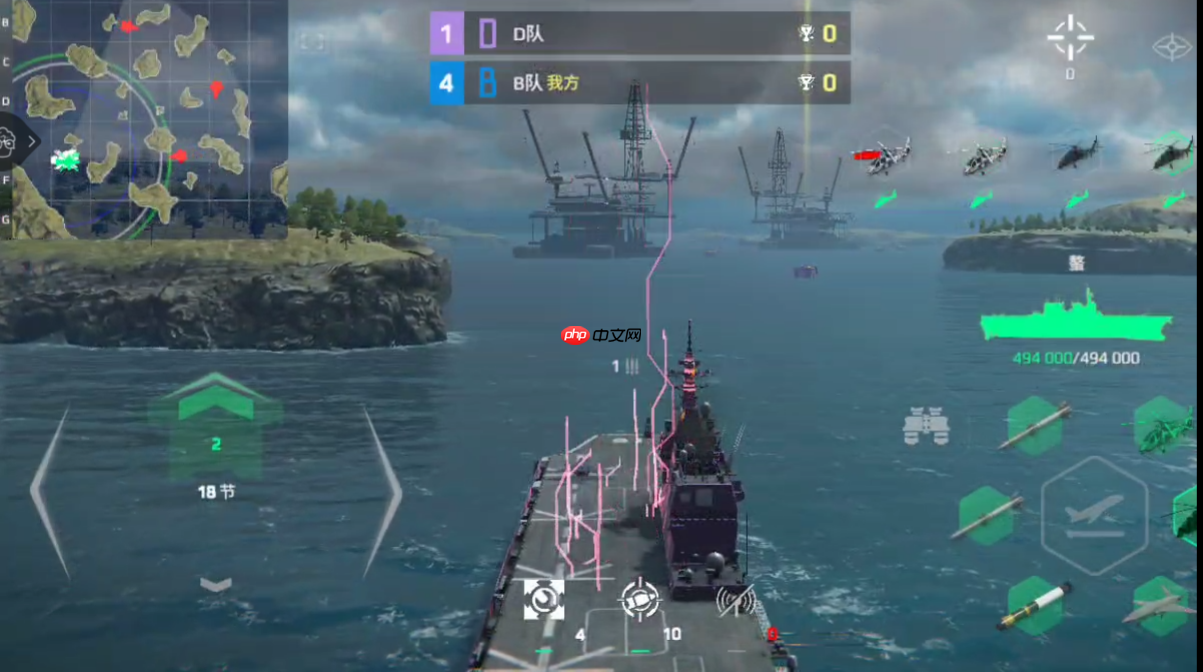The height and width of the screenshot is (672, 1203).
Task: Activate the crosshair targeting icon
Action: click(1070, 37)
